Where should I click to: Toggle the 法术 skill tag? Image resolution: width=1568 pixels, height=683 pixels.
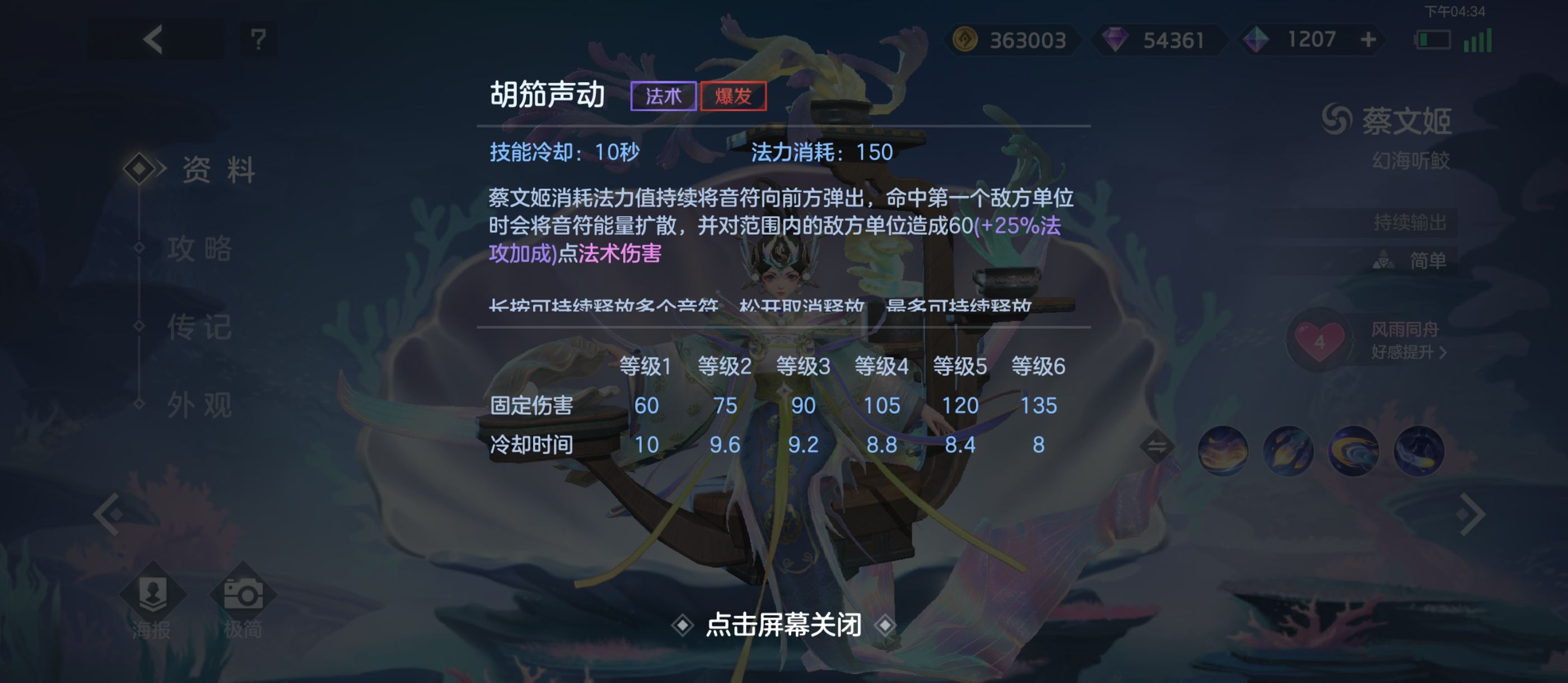[x=664, y=95]
